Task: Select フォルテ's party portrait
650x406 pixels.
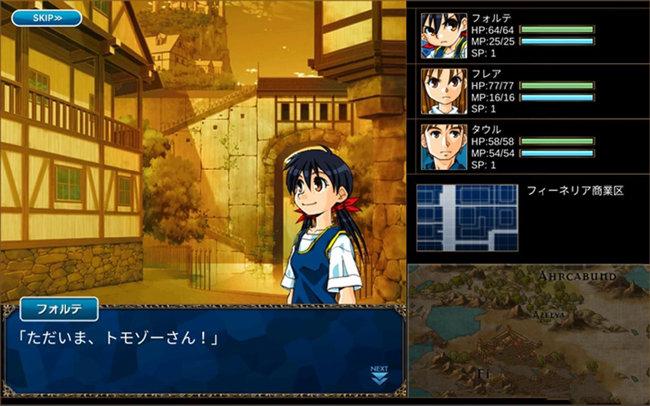Action: click(443, 37)
